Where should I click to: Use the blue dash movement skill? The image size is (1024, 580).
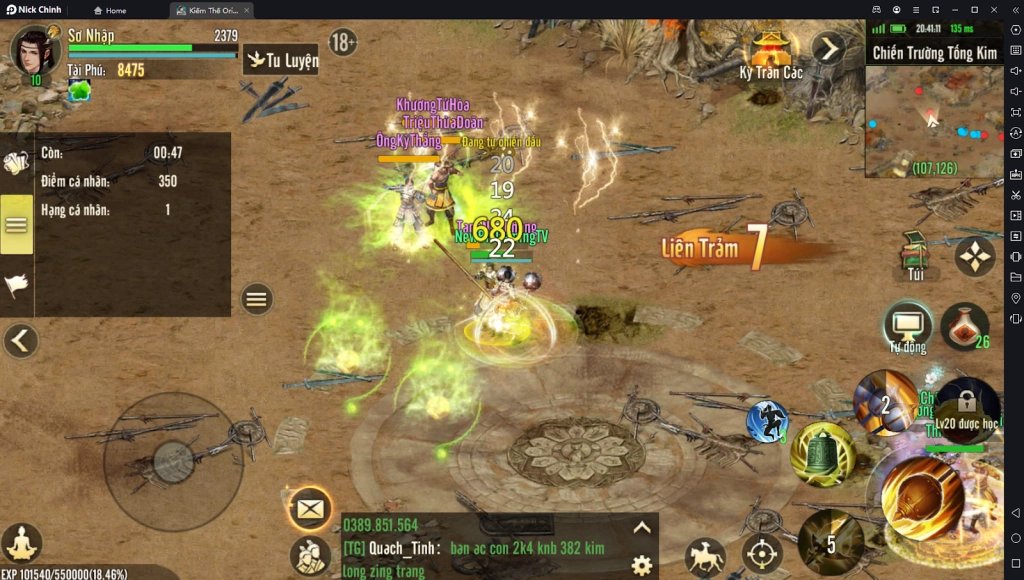point(767,421)
